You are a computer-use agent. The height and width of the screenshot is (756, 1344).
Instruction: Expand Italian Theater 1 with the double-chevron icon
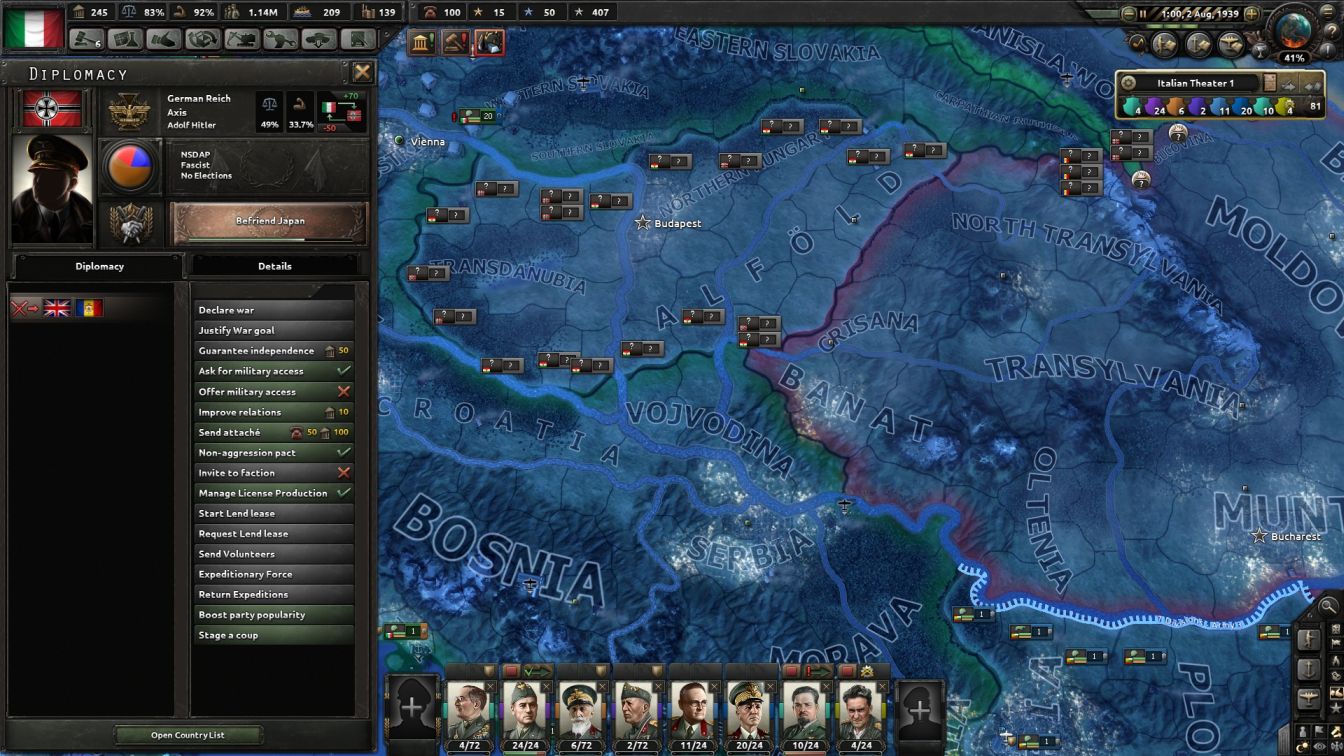[x=1313, y=85]
